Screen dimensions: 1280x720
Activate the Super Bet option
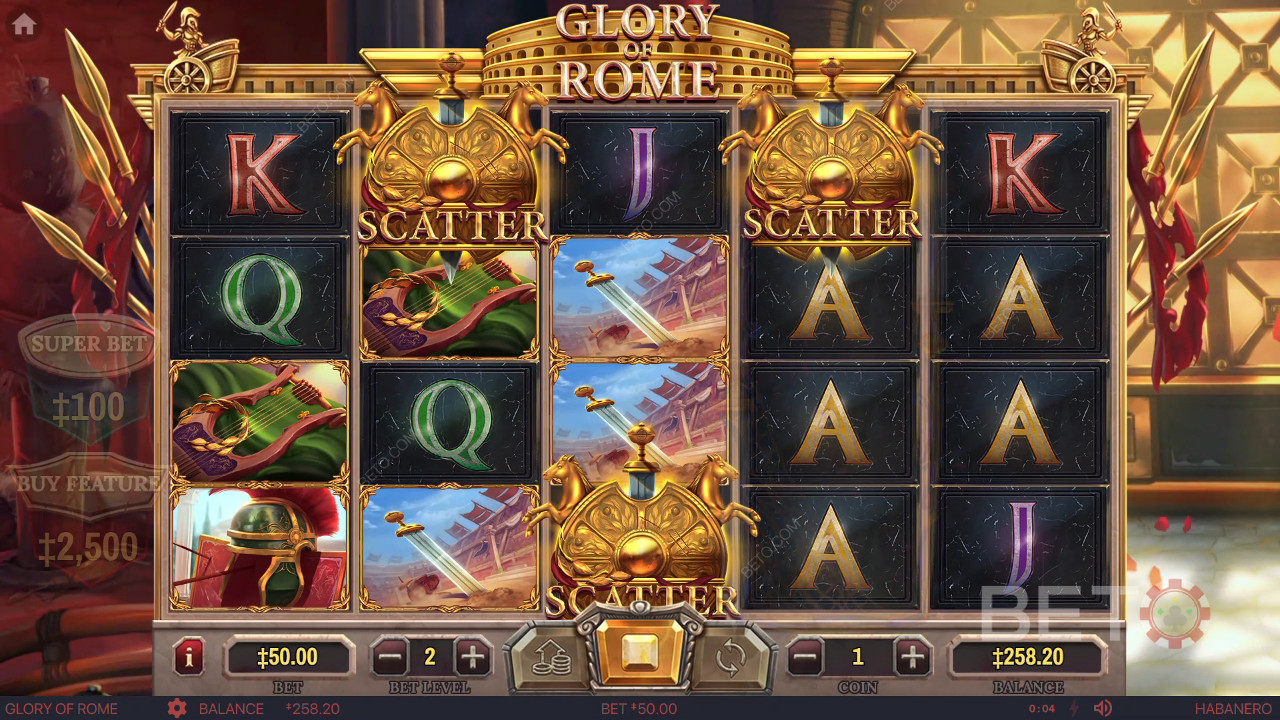89,345
